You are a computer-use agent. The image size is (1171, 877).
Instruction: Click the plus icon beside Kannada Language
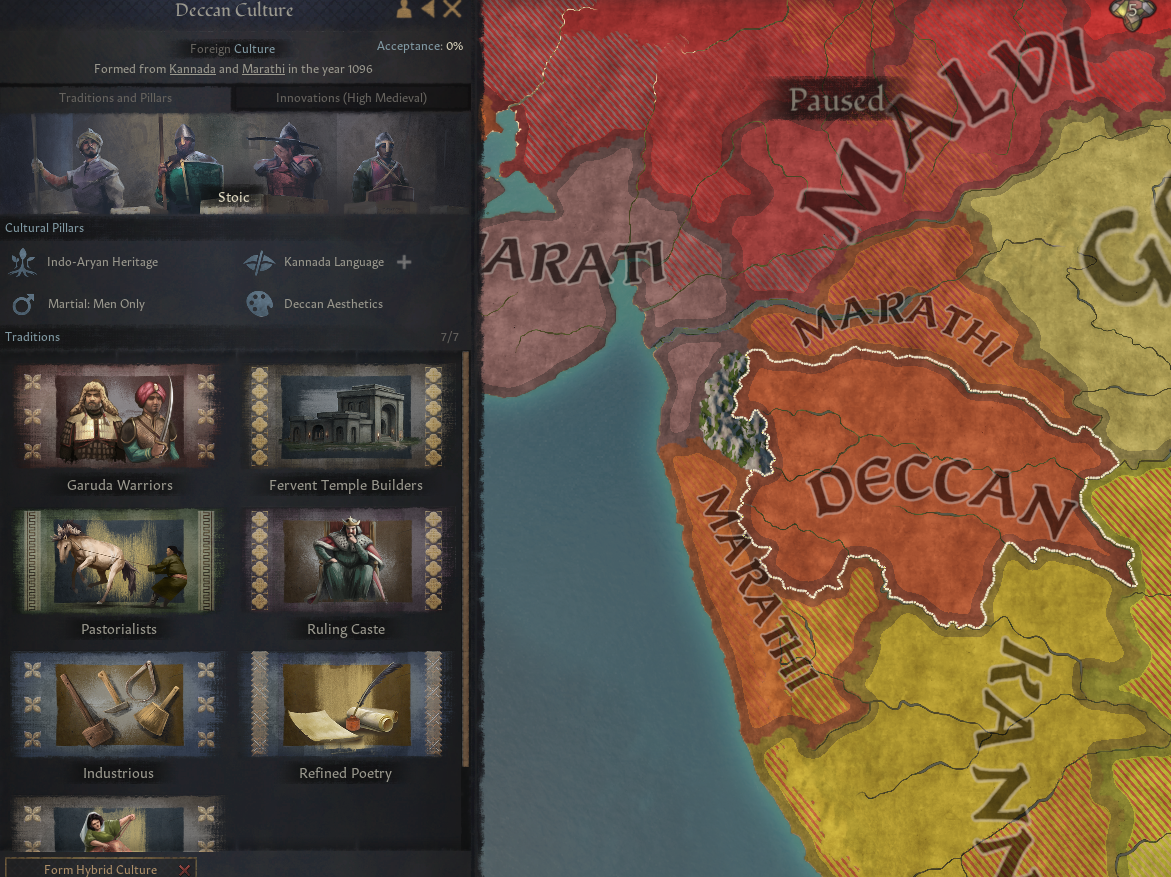click(x=404, y=262)
